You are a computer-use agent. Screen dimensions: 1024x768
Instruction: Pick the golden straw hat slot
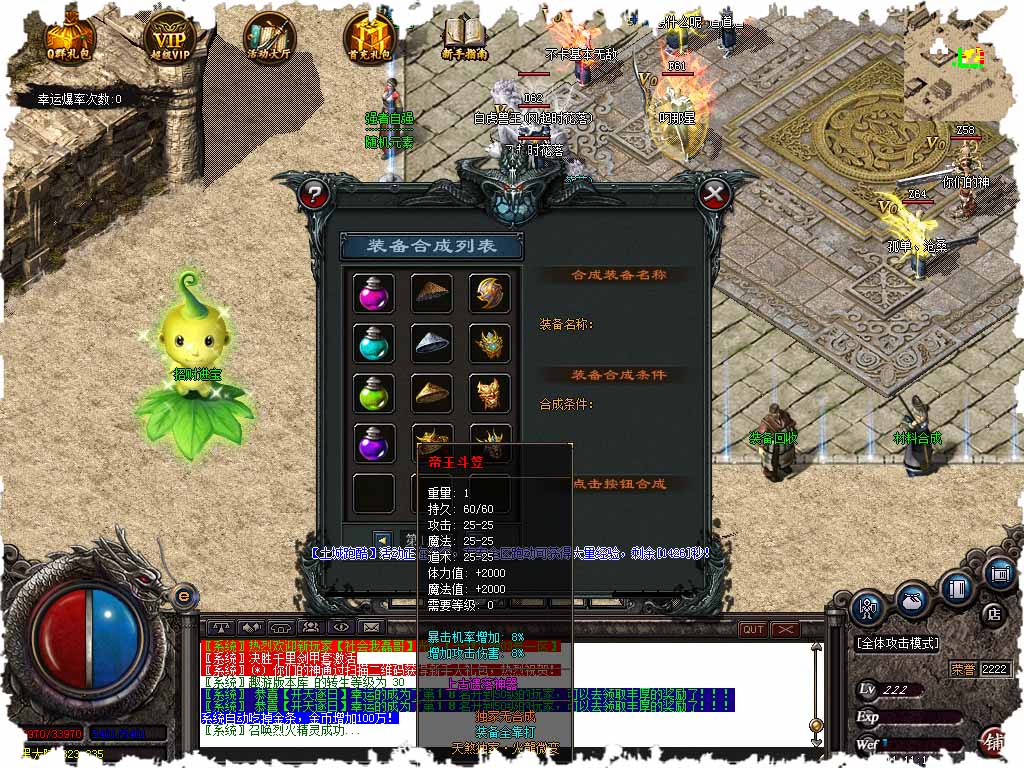431,393
